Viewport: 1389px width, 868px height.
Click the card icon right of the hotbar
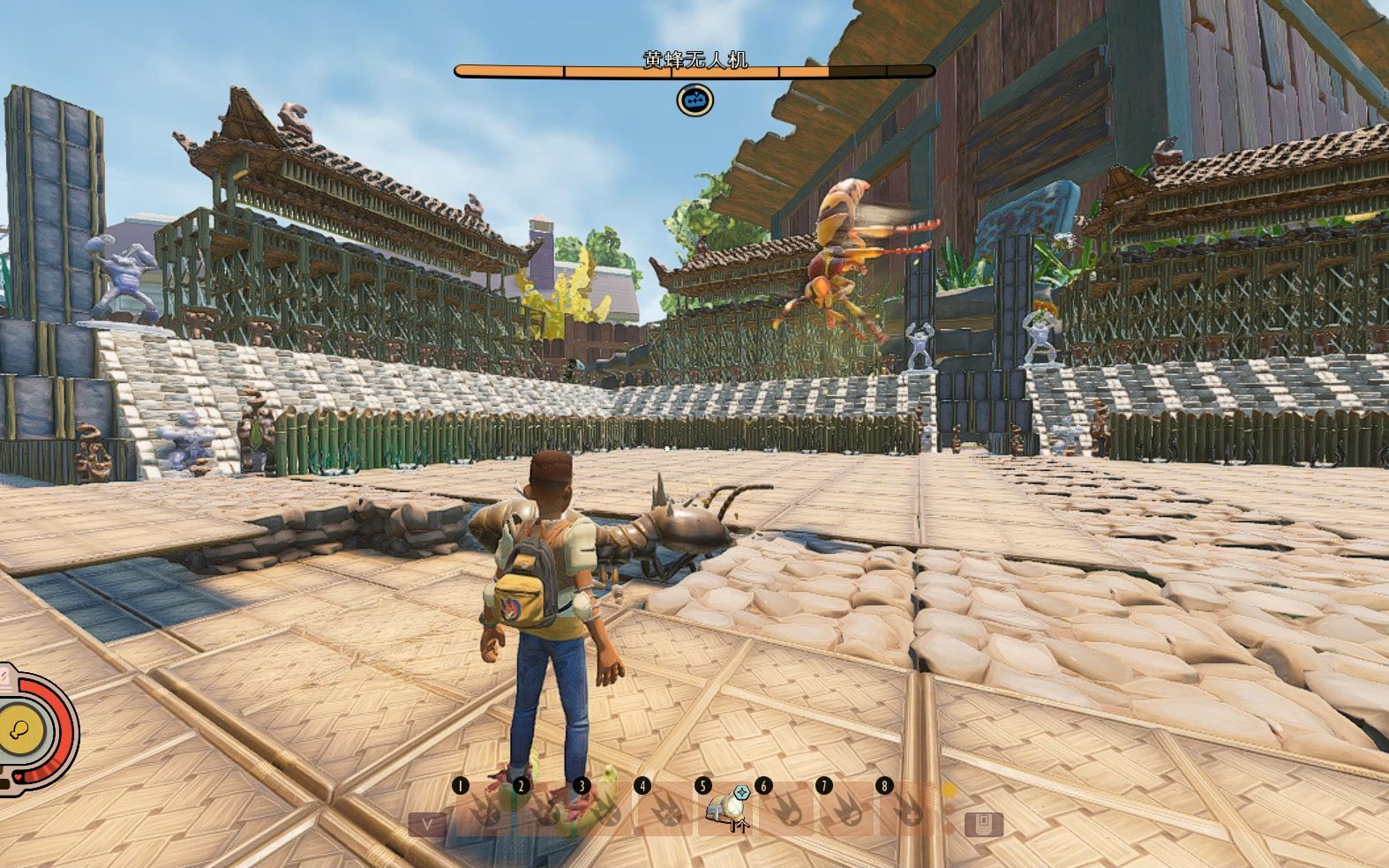pos(983,825)
